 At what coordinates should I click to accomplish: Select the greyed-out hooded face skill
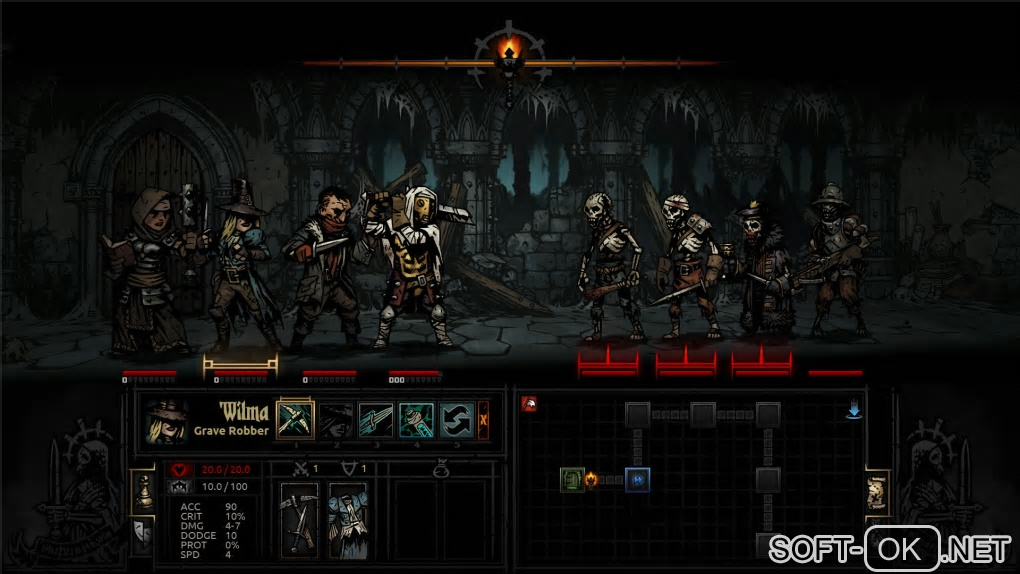coord(336,419)
